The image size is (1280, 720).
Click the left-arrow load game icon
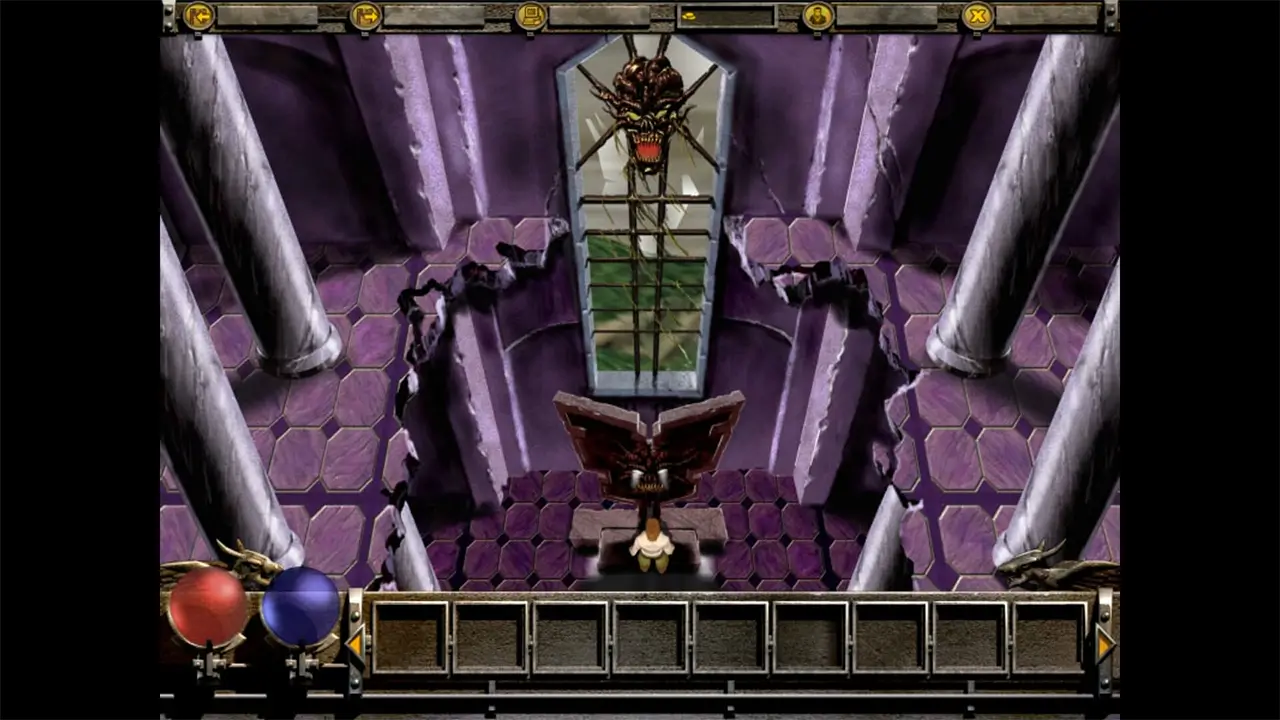[198, 16]
